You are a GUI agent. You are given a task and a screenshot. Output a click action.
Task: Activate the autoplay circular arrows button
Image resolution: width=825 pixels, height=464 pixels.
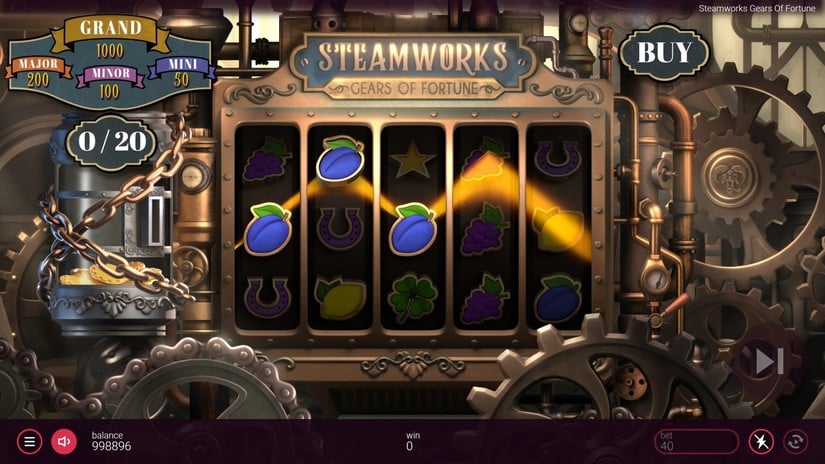797,441
